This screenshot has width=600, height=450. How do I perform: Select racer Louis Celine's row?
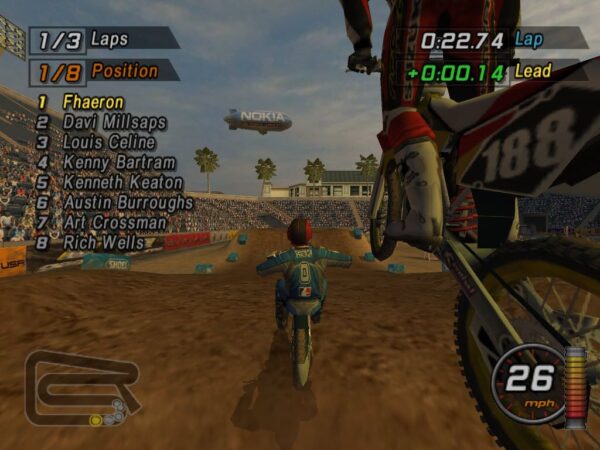pyautogui.click(x=109, y=142)
